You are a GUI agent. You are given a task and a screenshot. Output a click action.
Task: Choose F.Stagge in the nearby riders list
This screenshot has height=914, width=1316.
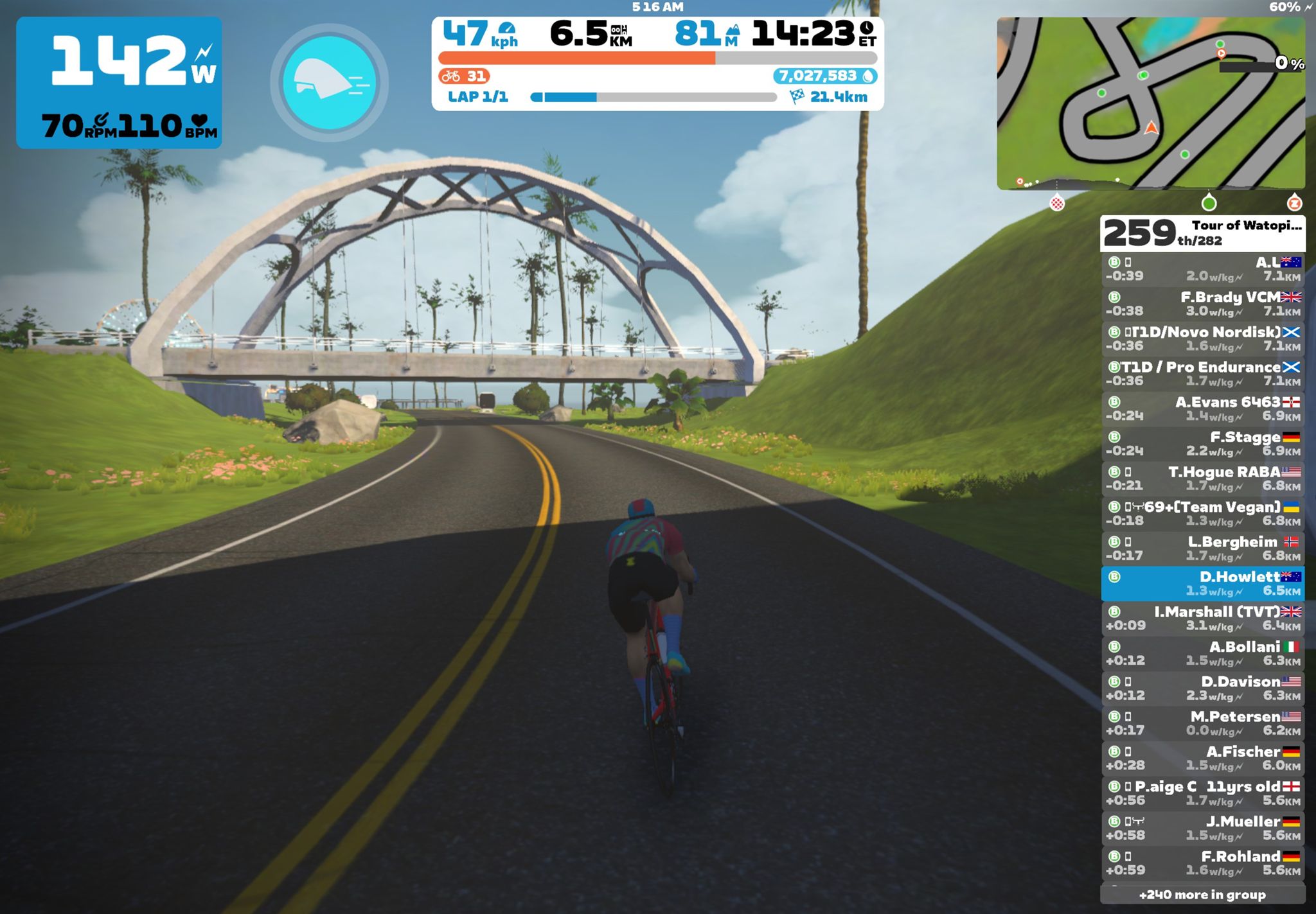1202,444
